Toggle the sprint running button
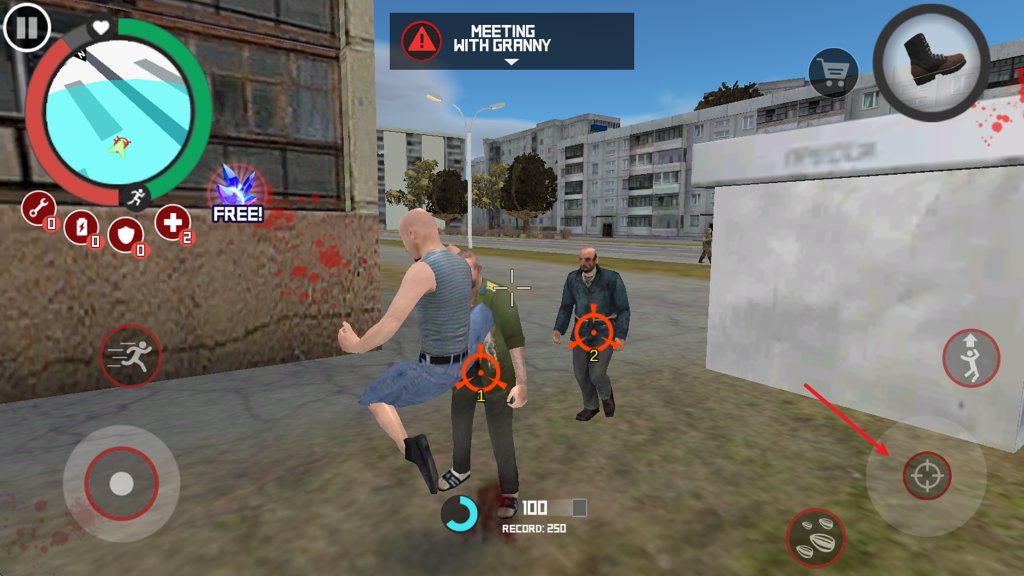The image size is (1024, 576). click(x=130, y=356)
